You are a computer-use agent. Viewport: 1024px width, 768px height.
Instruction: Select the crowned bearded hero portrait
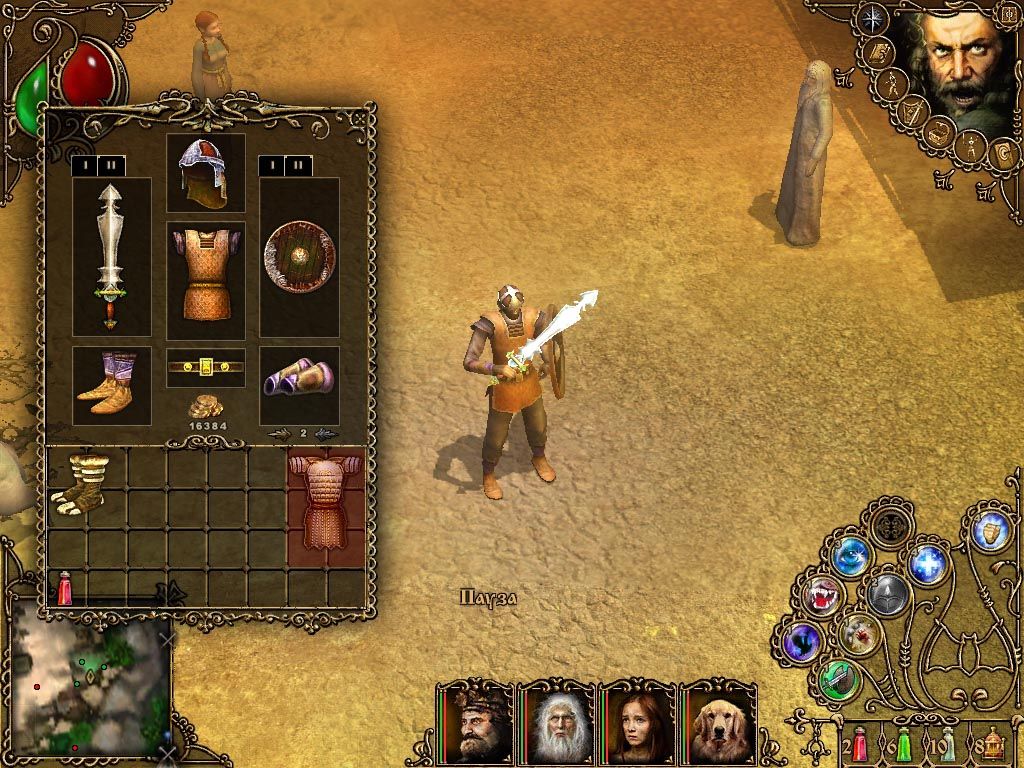tap(475, 722)
